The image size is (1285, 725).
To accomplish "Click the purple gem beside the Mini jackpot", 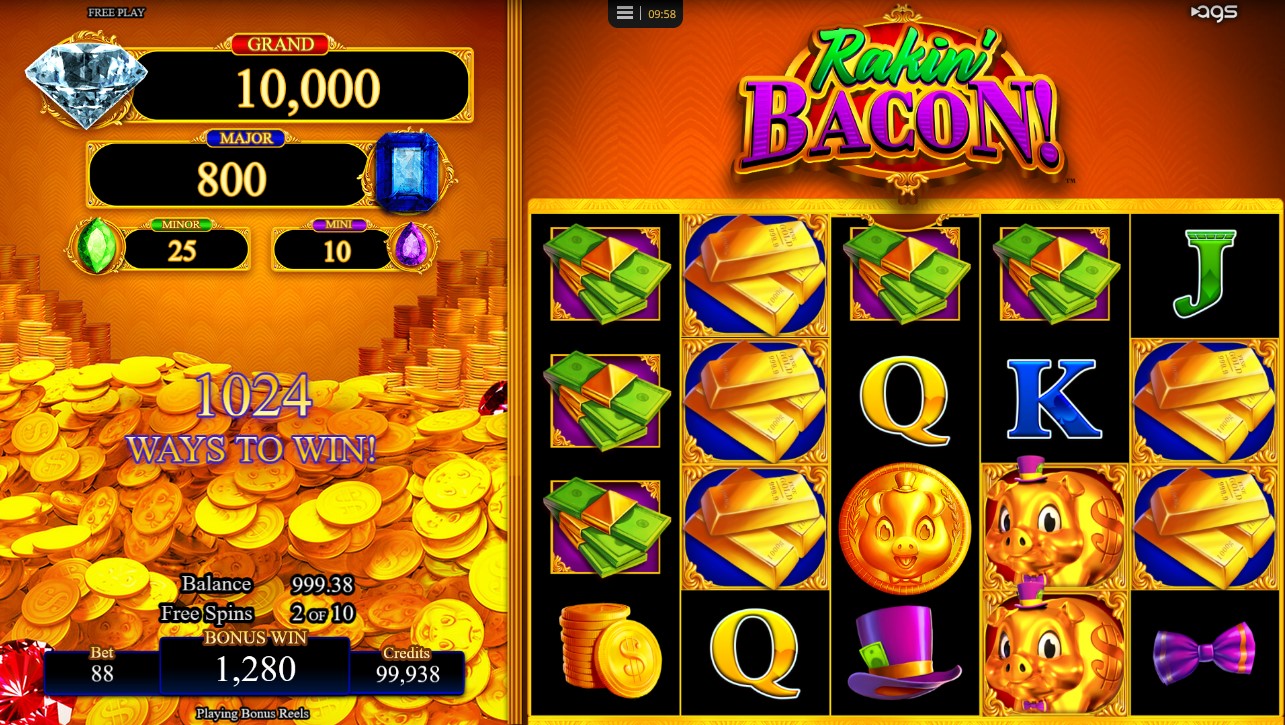I will point(411,246).
